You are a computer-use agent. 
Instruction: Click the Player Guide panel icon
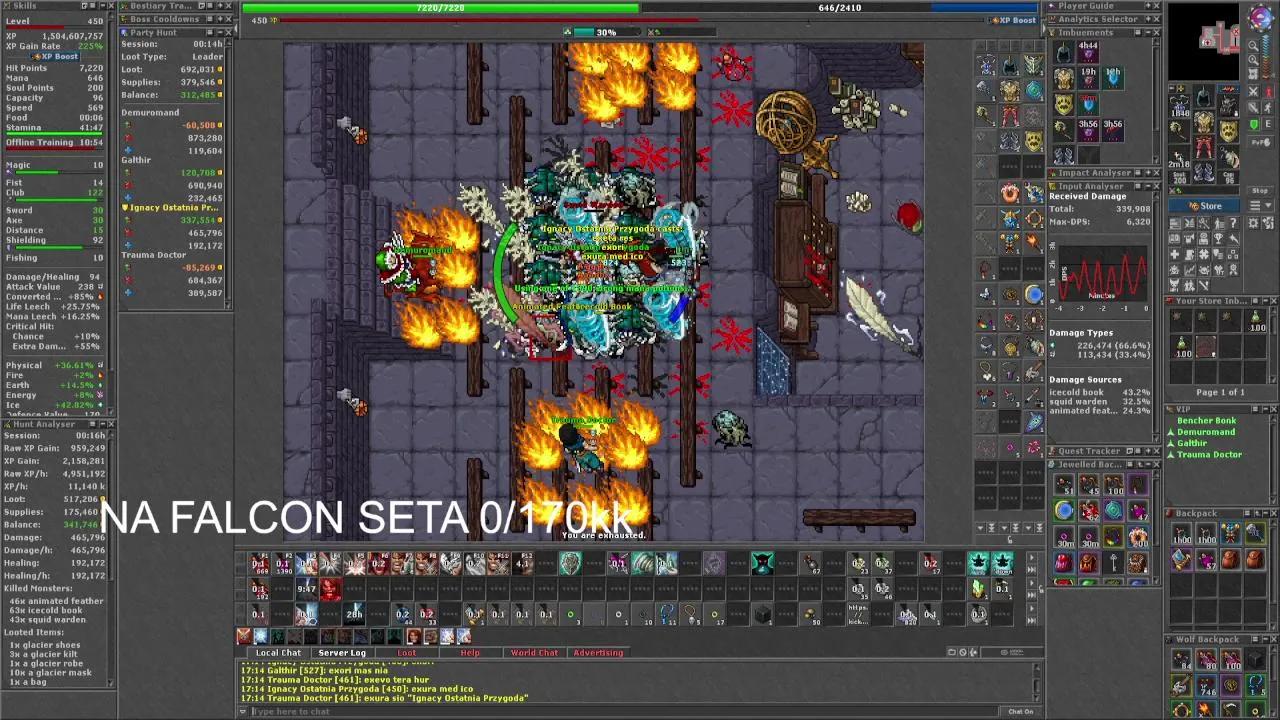[x=1051, y=6]
